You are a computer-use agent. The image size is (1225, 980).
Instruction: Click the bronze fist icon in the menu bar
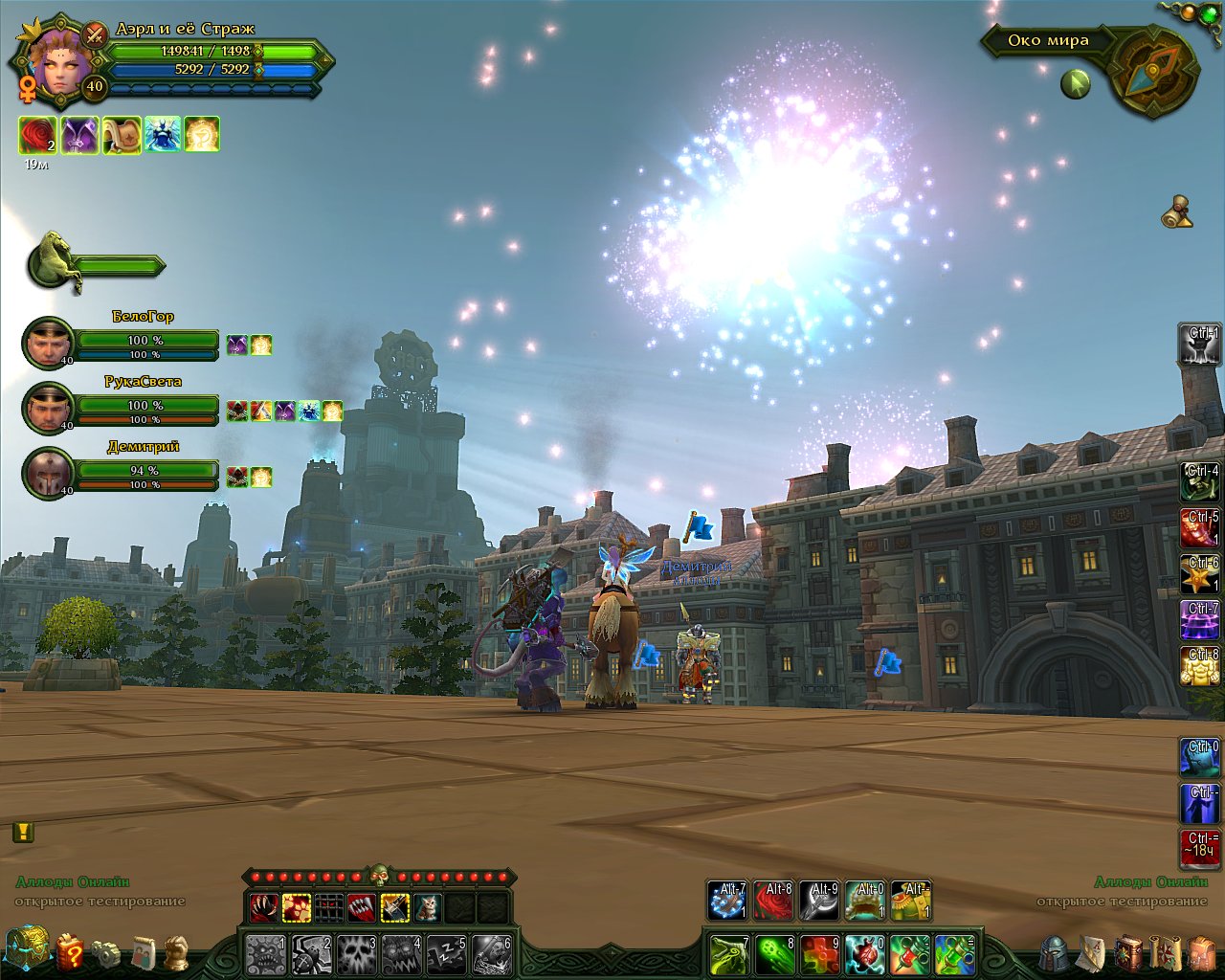tap(175, 952)
